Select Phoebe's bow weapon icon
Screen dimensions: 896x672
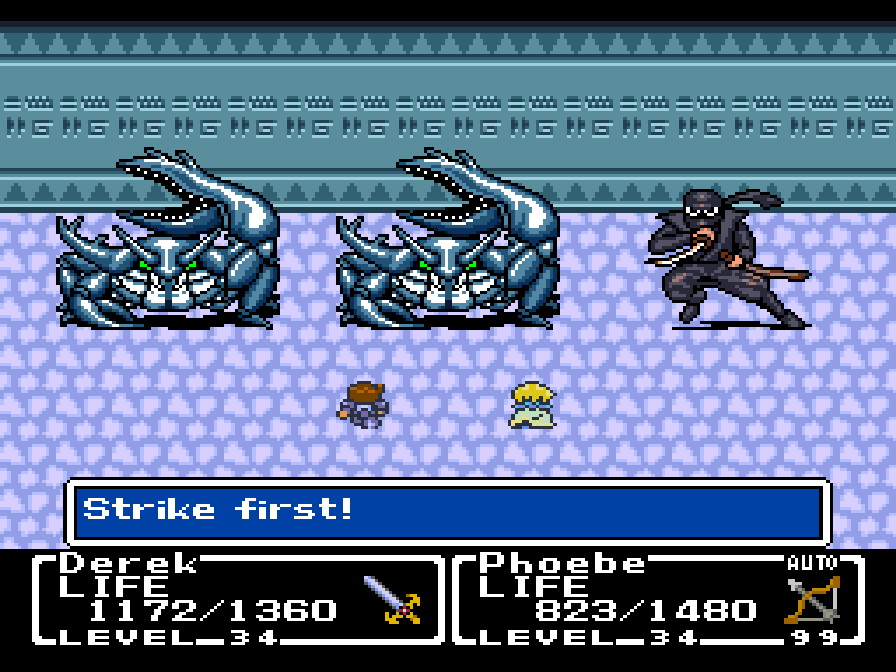click(812, 600)
